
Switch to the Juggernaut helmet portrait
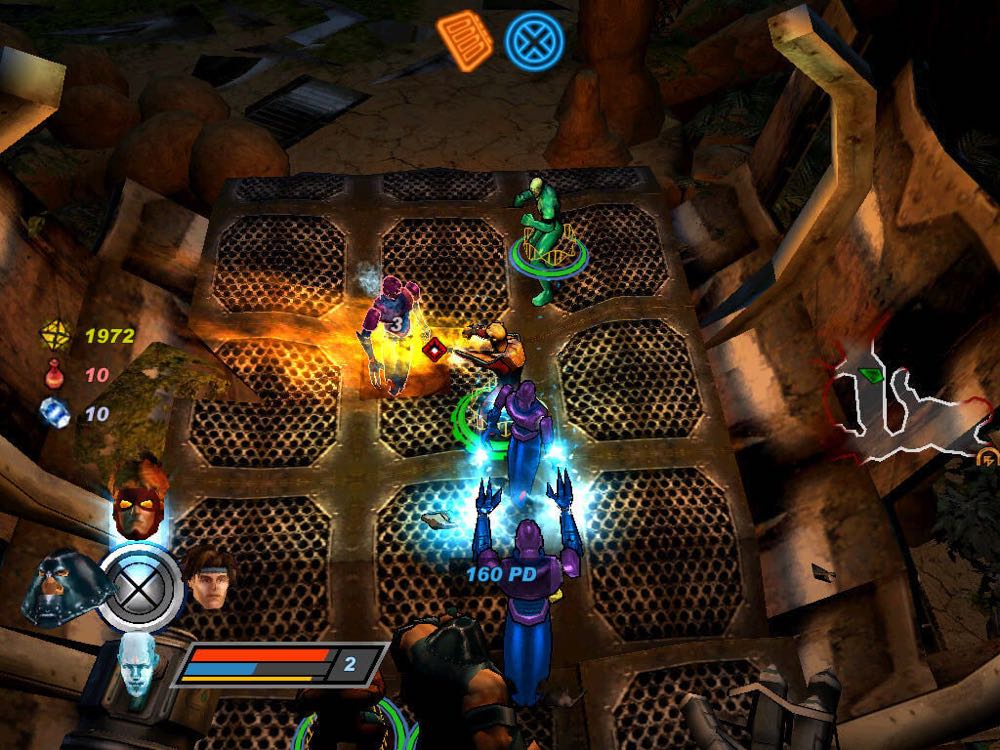(62, 589)
